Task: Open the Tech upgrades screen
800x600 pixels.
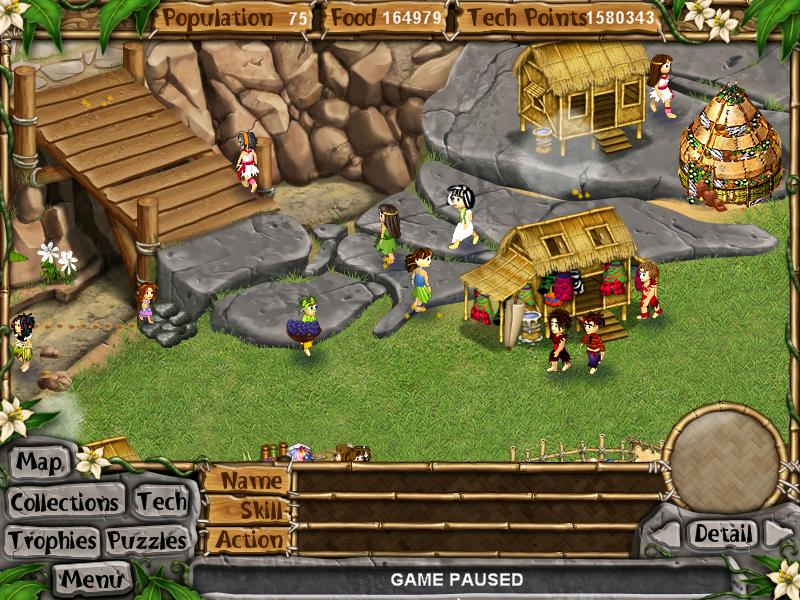Action: coord(161,501)
